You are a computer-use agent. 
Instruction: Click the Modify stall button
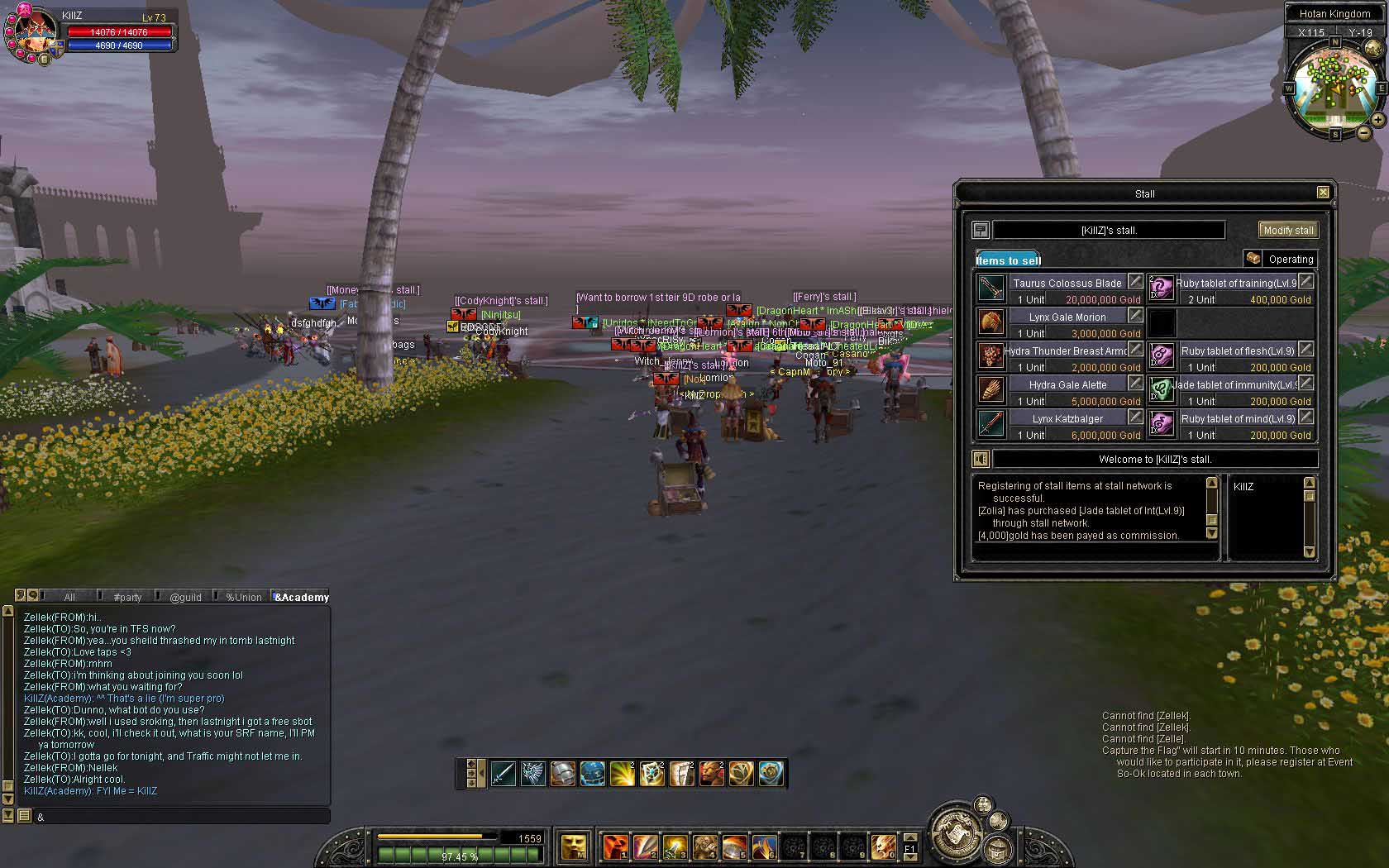[1288, 231]
